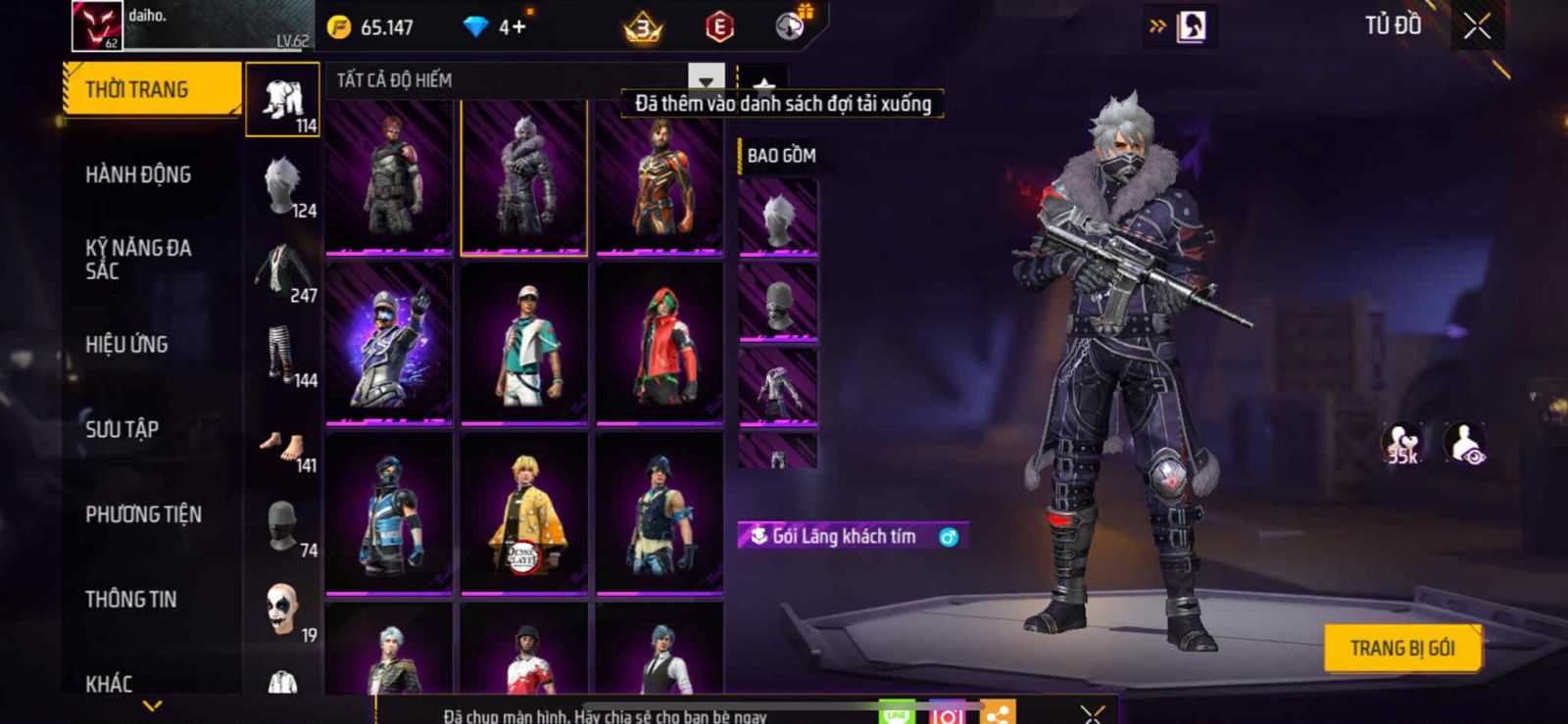Select the orange striped bodysuit outfit
The width and height of the screenshot is (1568, 724).
[660, 177]
